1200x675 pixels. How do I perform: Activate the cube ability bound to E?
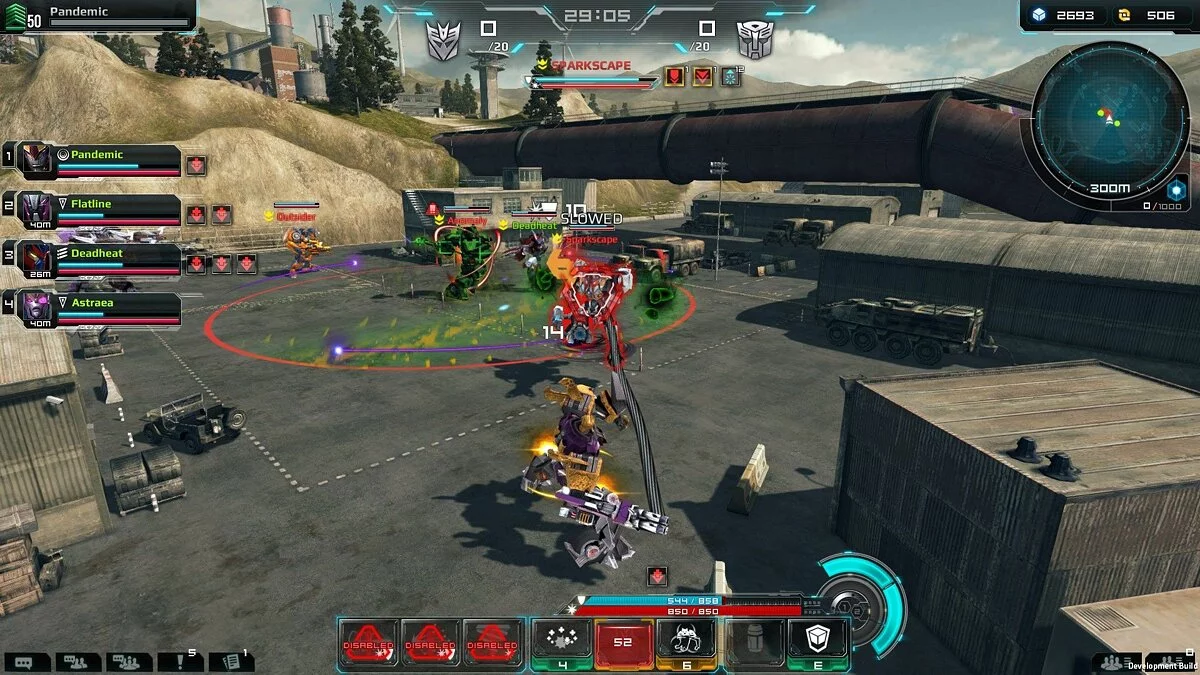click(x=817, y=640)
